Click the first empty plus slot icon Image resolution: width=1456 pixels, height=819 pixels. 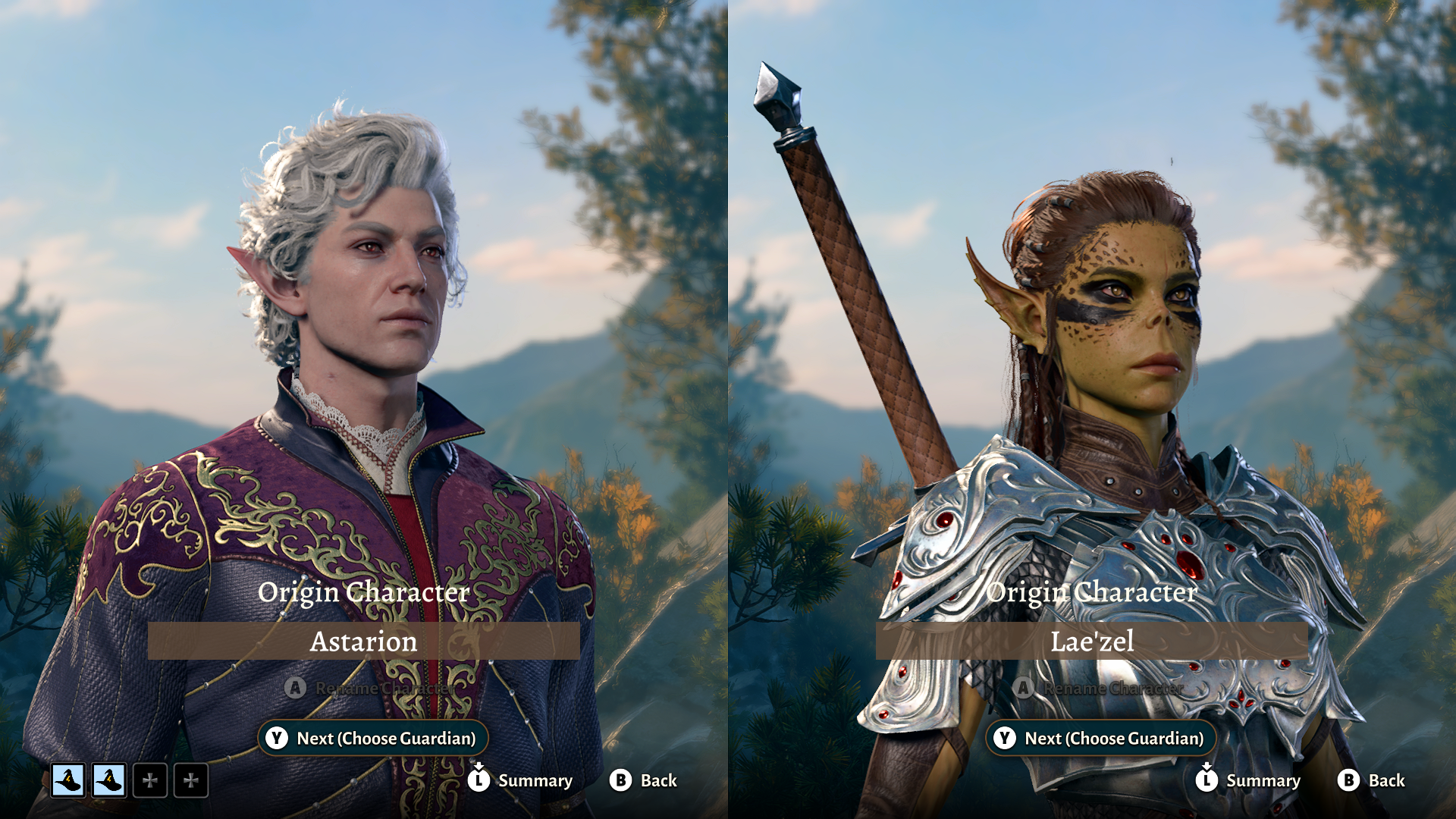(151, 780)
